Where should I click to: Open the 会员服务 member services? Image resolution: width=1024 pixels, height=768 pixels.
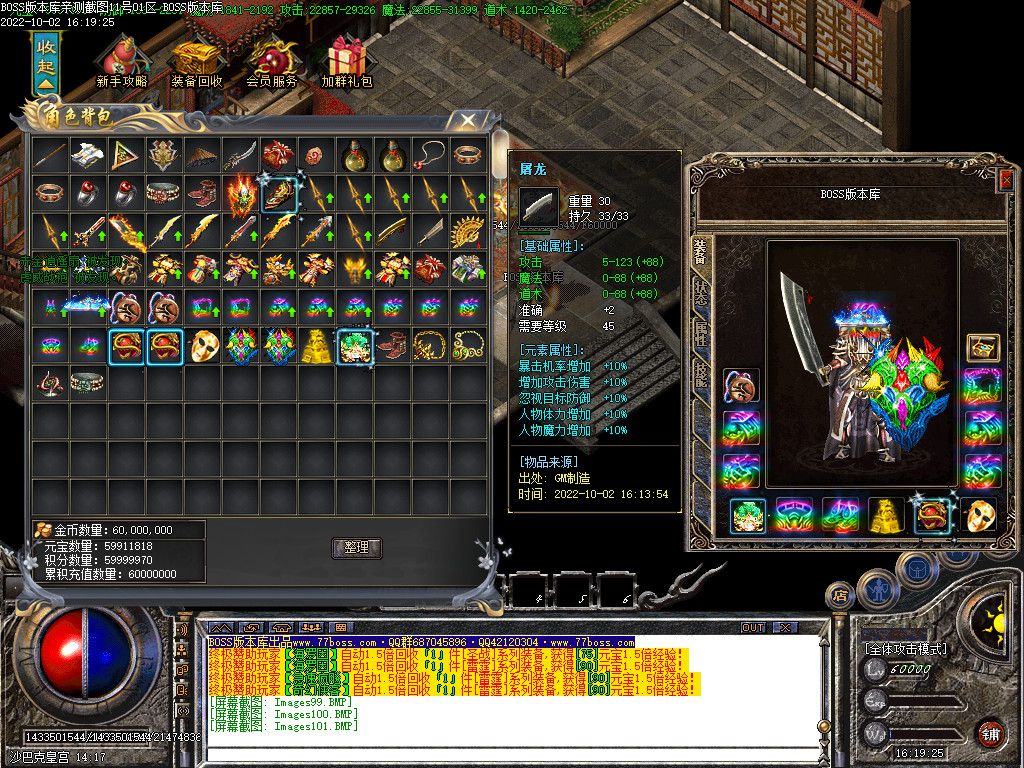271,61
